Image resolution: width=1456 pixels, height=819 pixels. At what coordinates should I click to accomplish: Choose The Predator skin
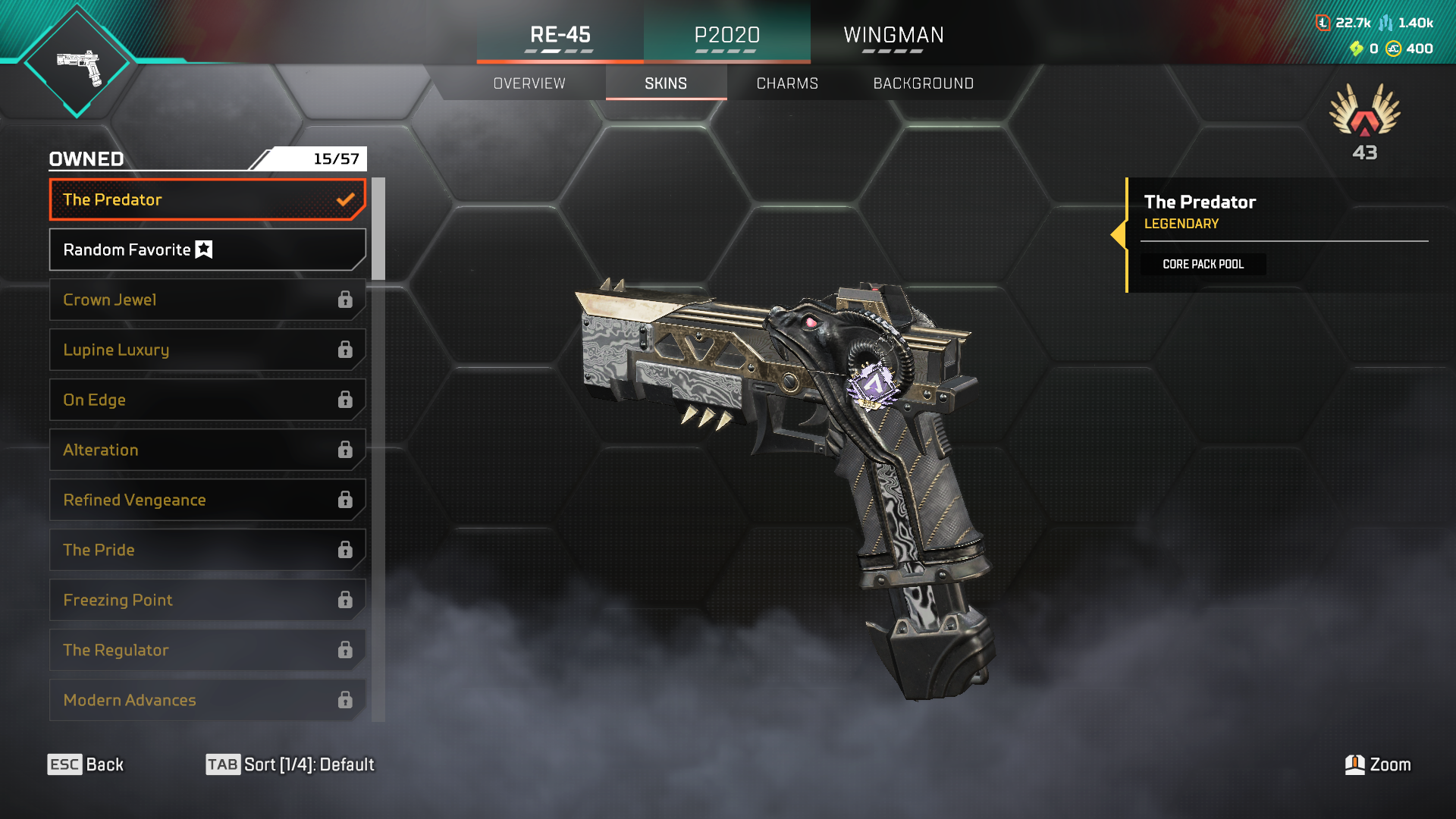coord(207,199)
